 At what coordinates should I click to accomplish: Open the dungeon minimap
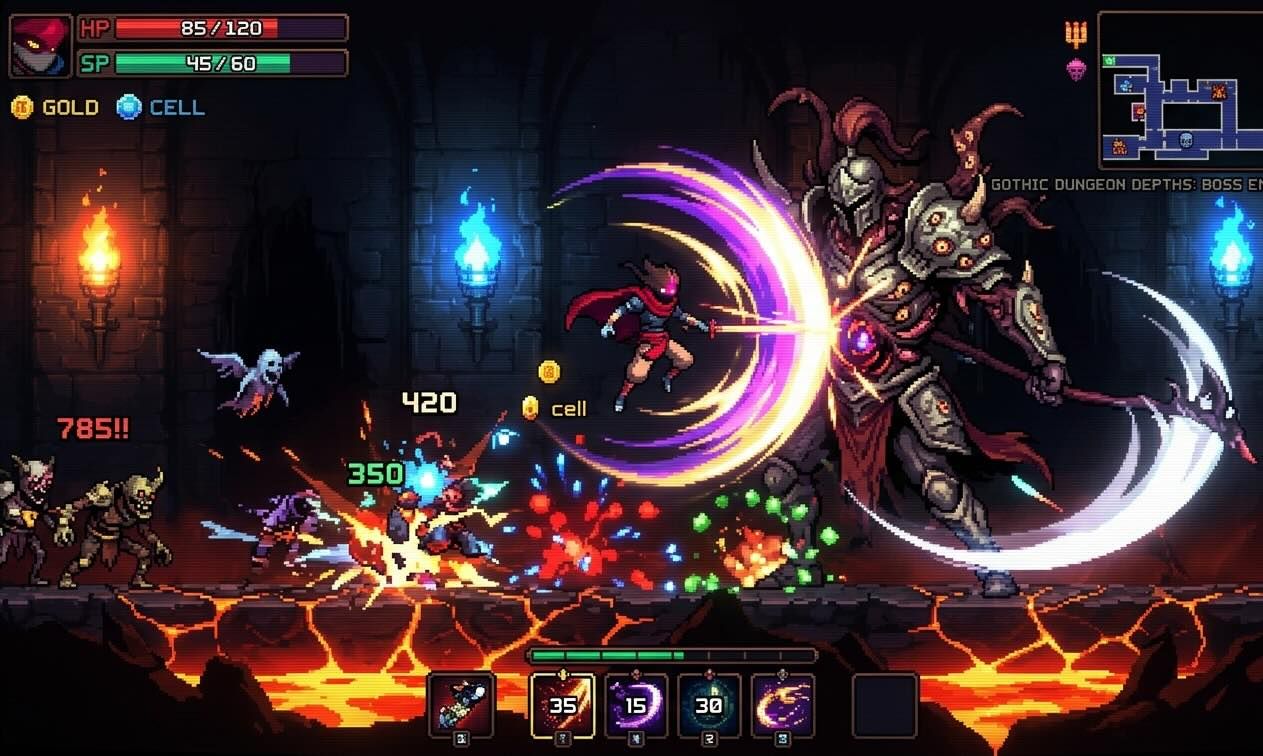tap(1180, 90)
